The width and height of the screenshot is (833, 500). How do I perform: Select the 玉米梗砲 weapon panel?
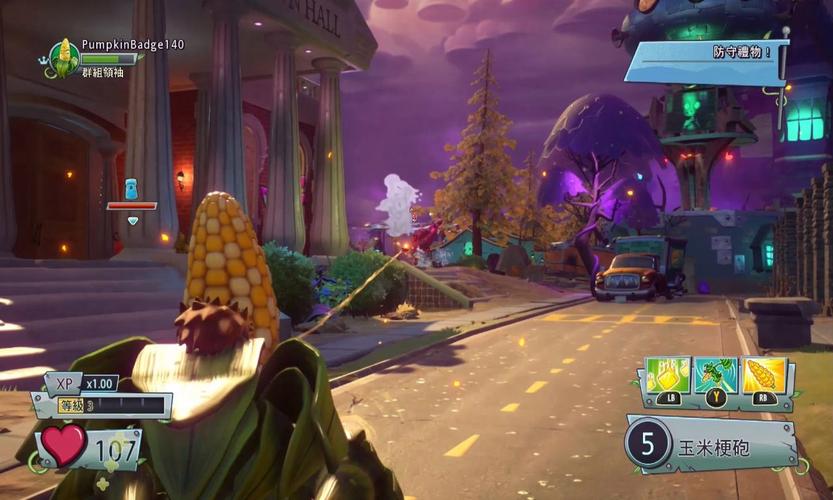click(713, 444)
